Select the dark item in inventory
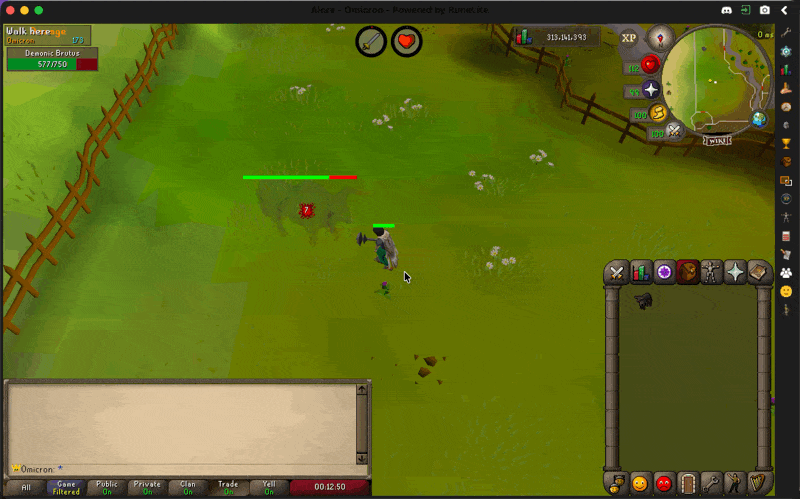800x499 pixels. 643,300
